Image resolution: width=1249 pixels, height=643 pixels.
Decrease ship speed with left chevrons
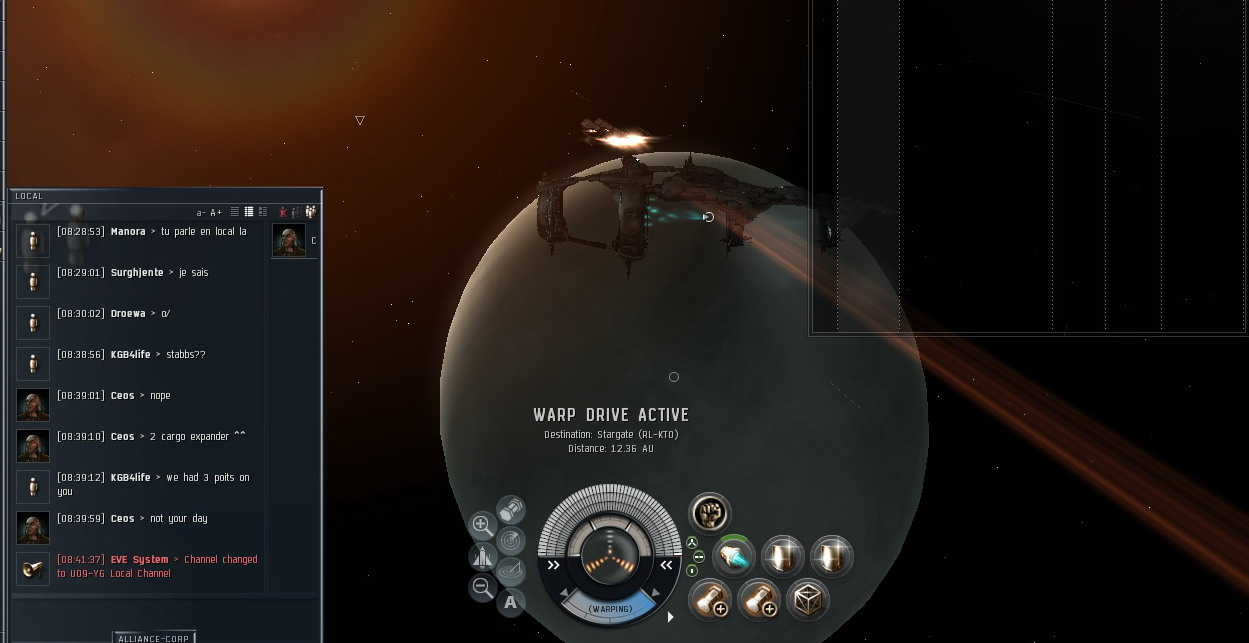553,565
